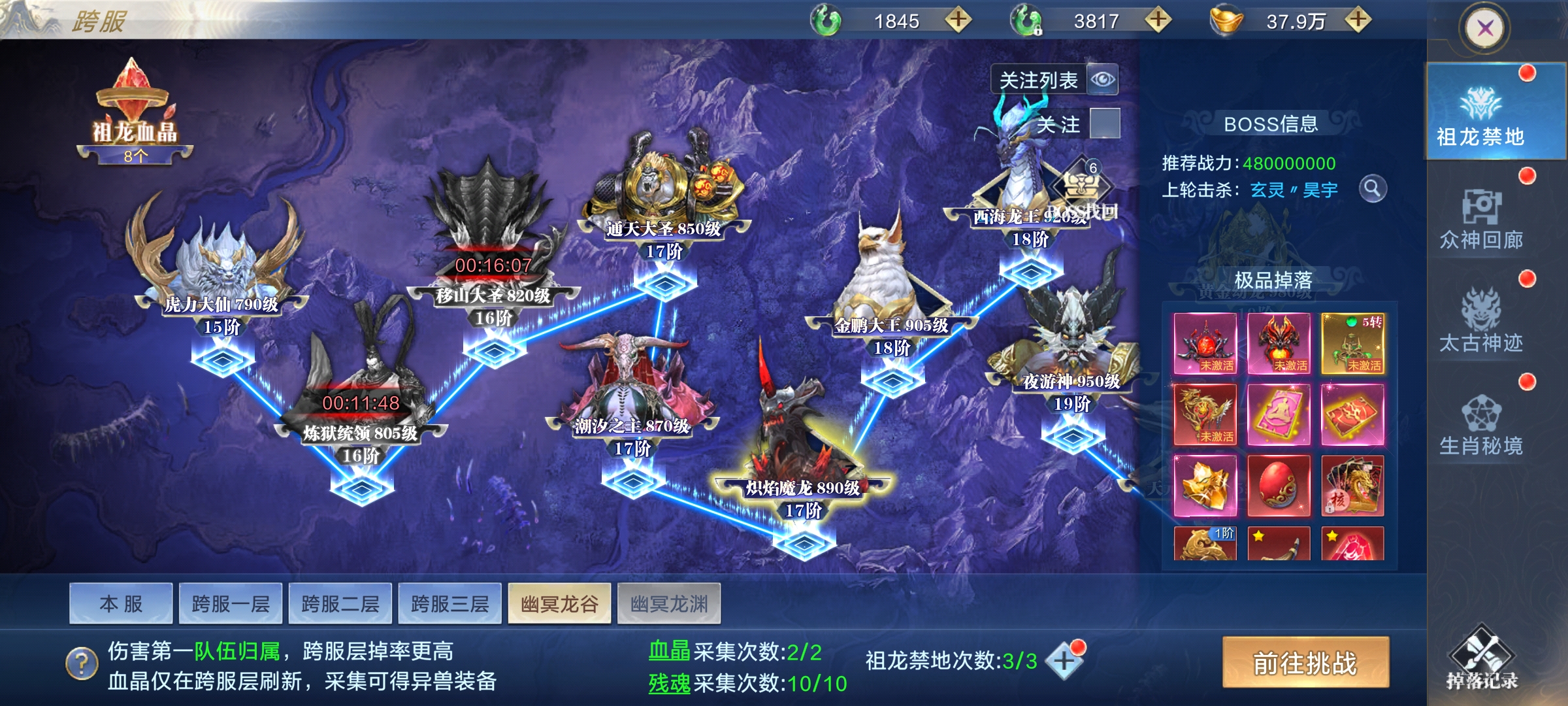Switch to 跨服三层 tab

pos(450,603)
